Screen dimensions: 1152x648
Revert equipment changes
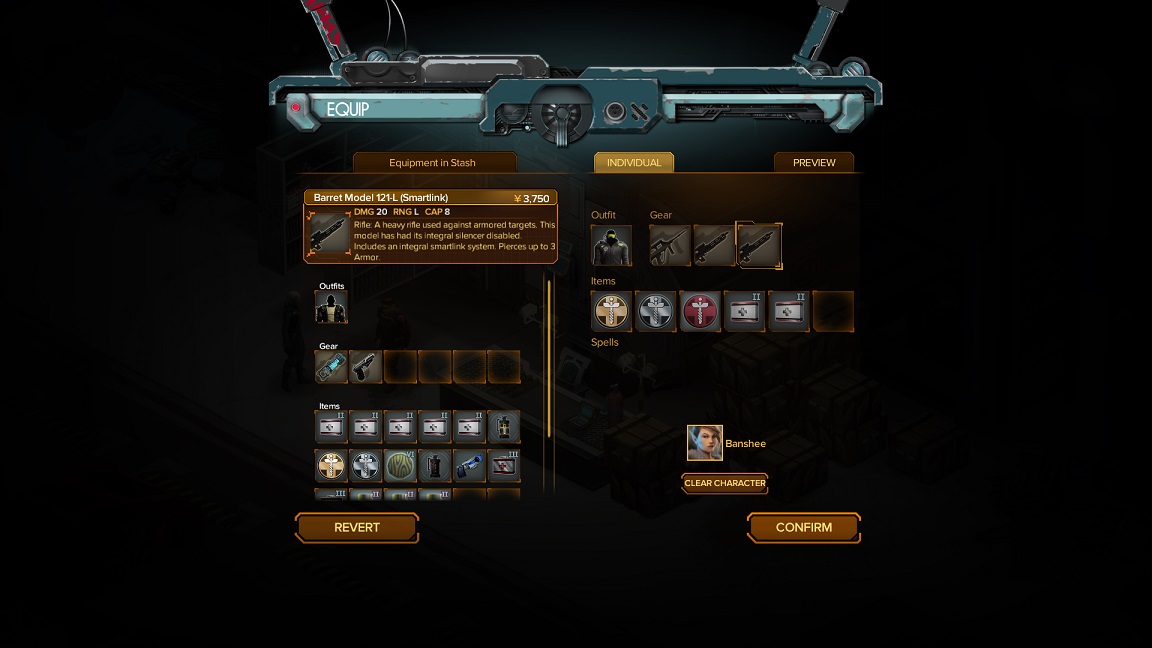(x=357, y=528)
